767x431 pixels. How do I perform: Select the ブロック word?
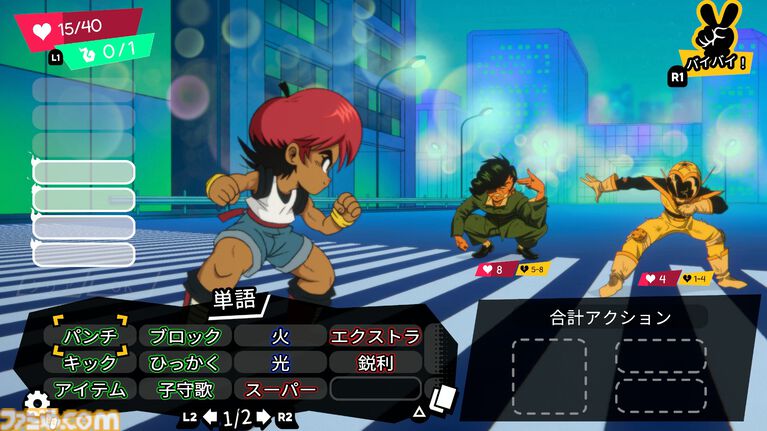pos(185,336)
